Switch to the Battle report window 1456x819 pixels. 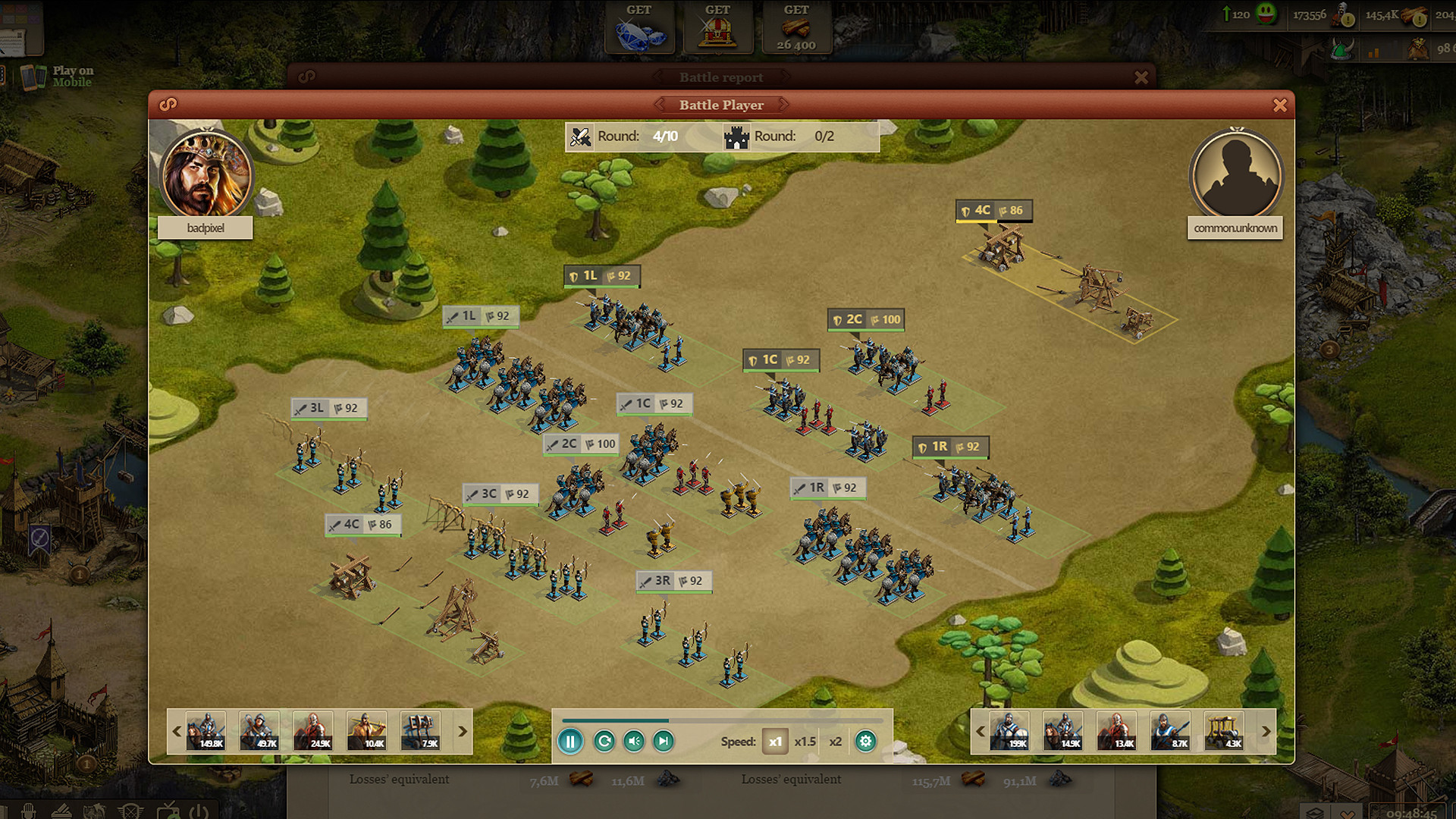tap(719, 77)
